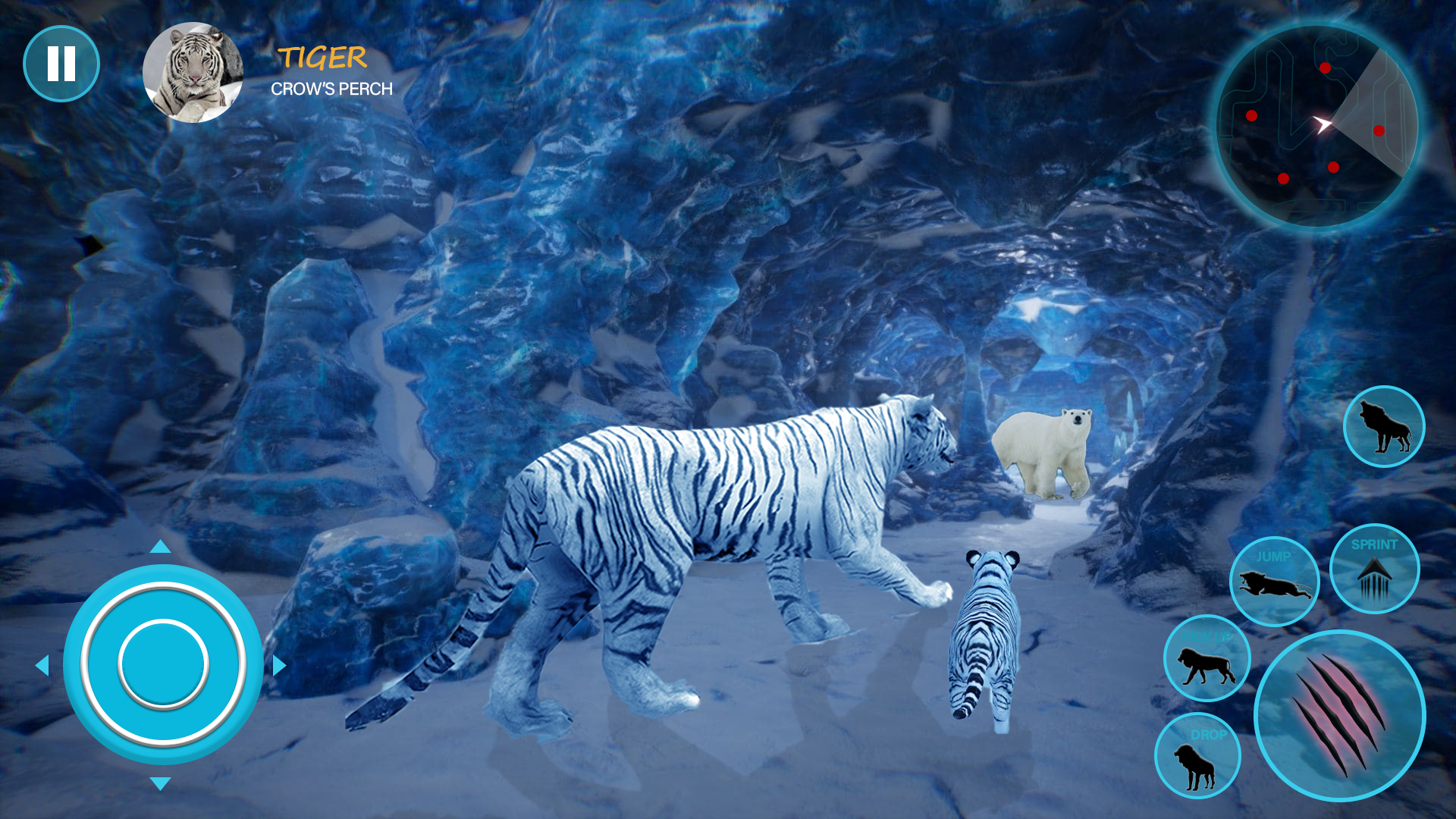
Task: Open the circular radar minimap
Action: tap(1317, 126)
